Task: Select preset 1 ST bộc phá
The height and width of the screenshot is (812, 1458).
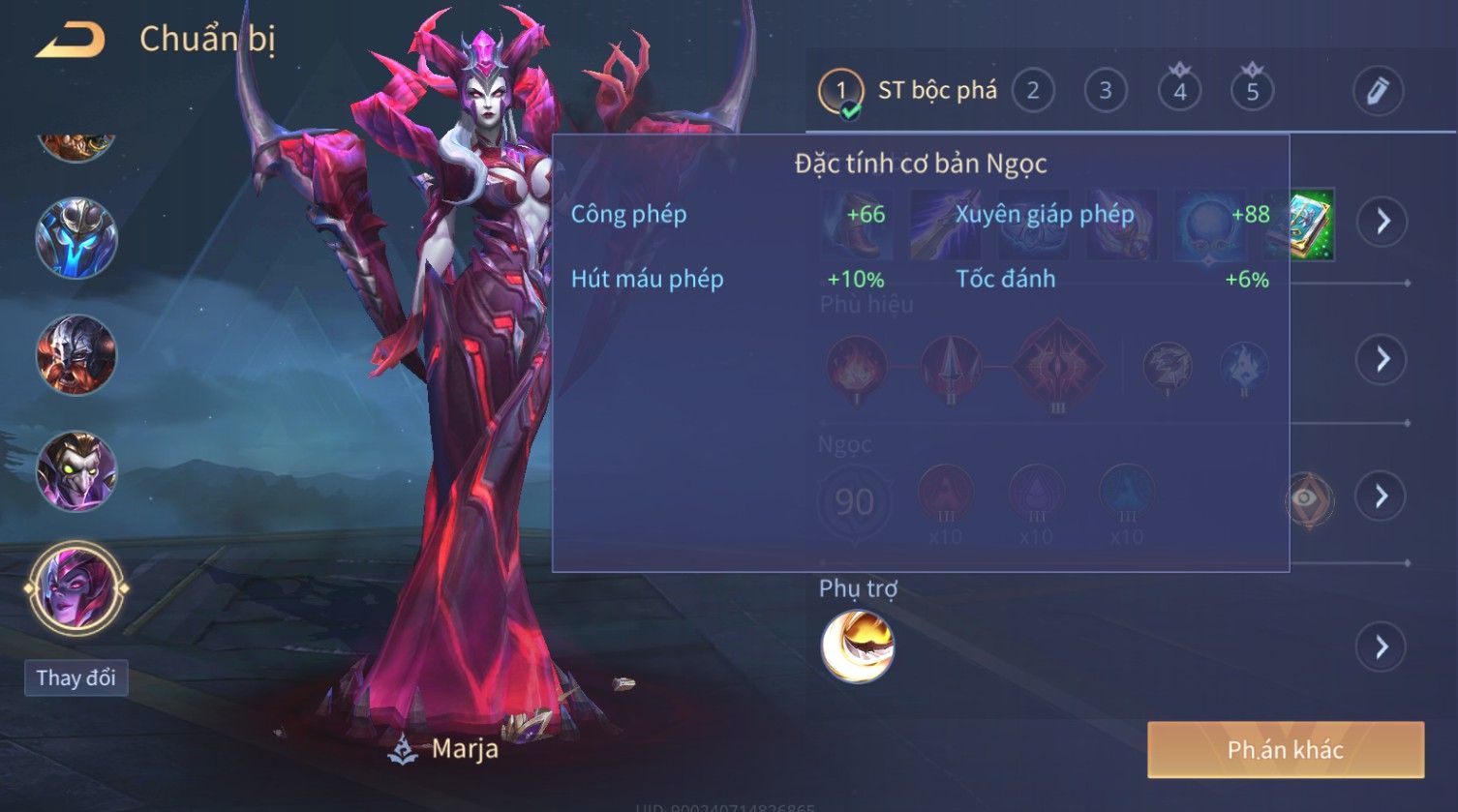Action: [907, 91]
